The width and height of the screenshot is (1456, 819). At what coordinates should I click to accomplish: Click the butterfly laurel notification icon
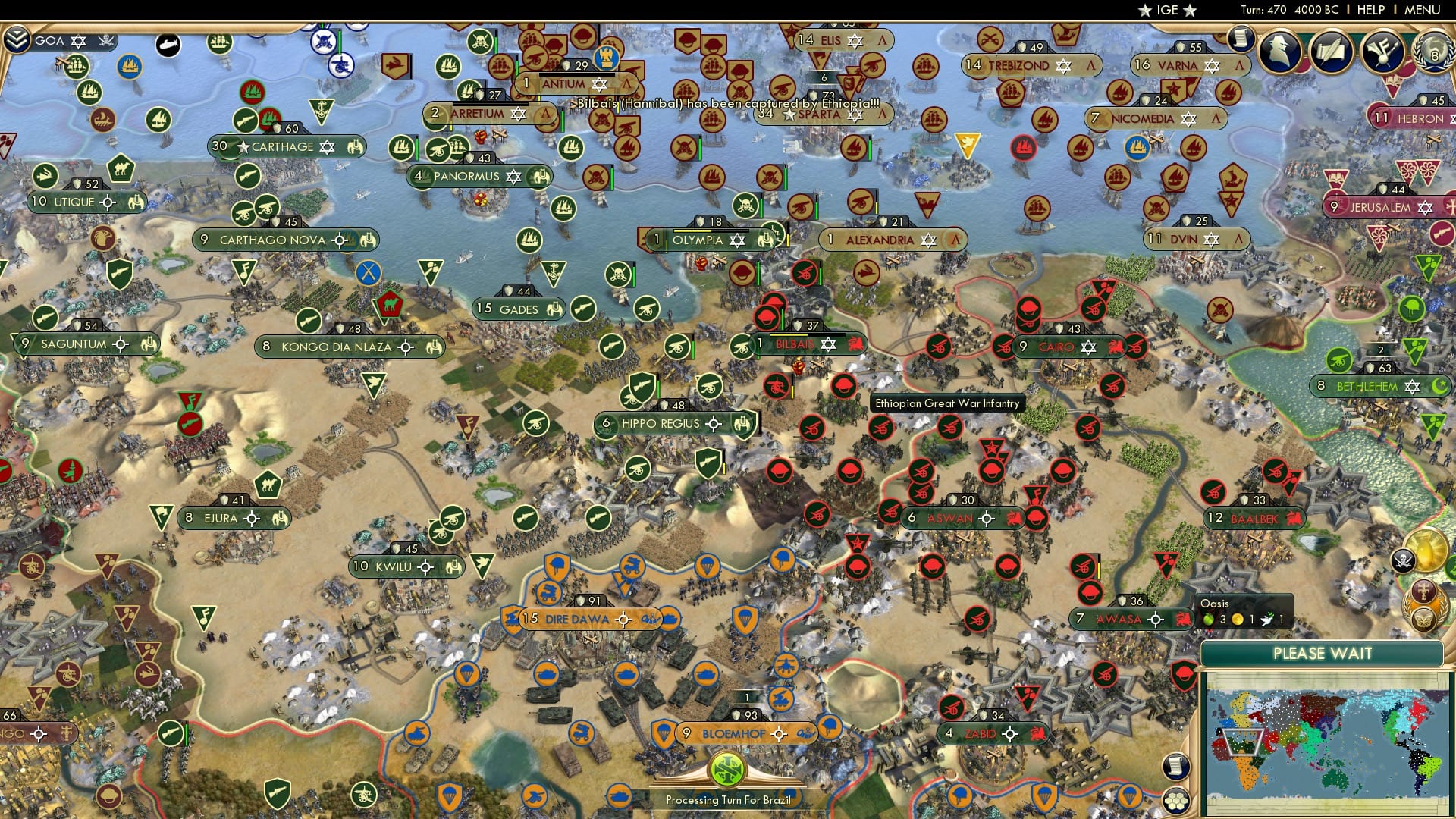(x=1423, y=620)
